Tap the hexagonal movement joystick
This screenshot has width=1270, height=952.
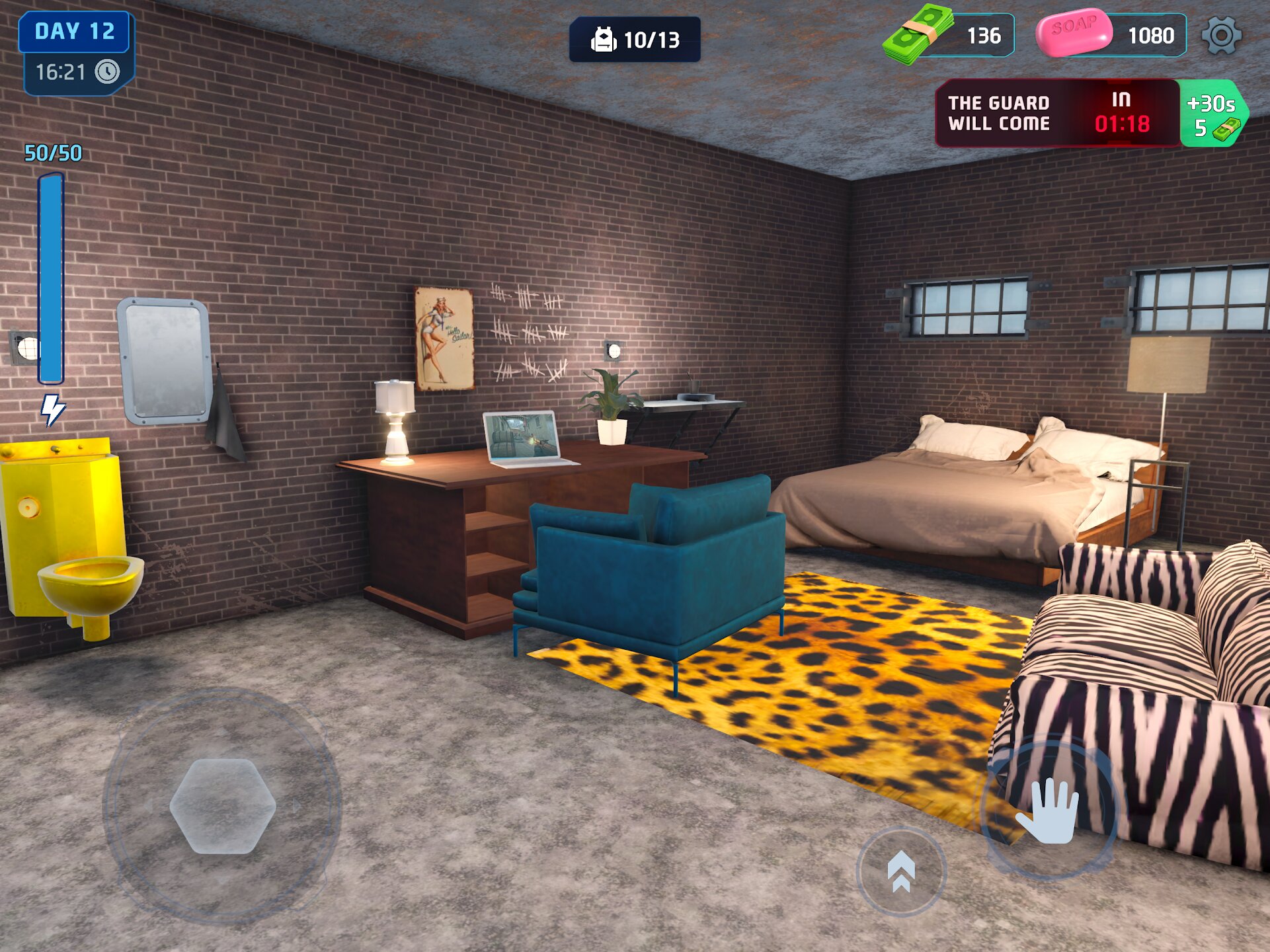pyautogui.click(x=223, y=806)
